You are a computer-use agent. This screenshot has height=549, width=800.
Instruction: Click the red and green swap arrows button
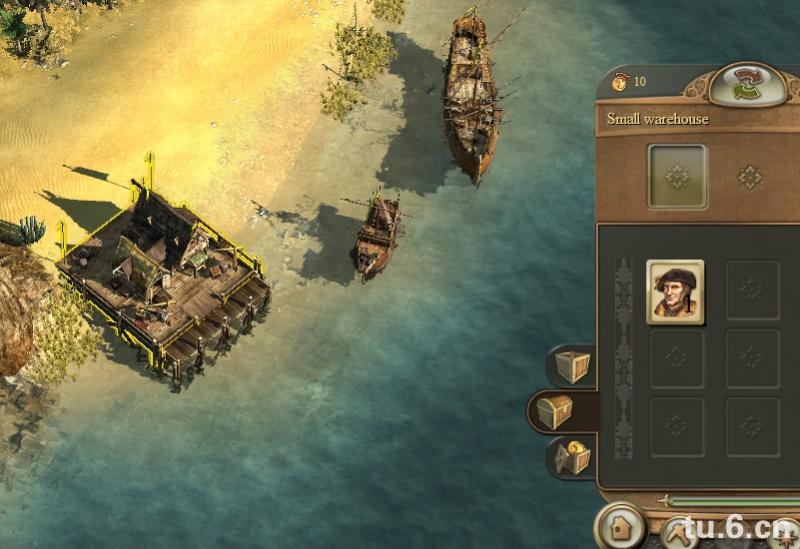(746, 84)
